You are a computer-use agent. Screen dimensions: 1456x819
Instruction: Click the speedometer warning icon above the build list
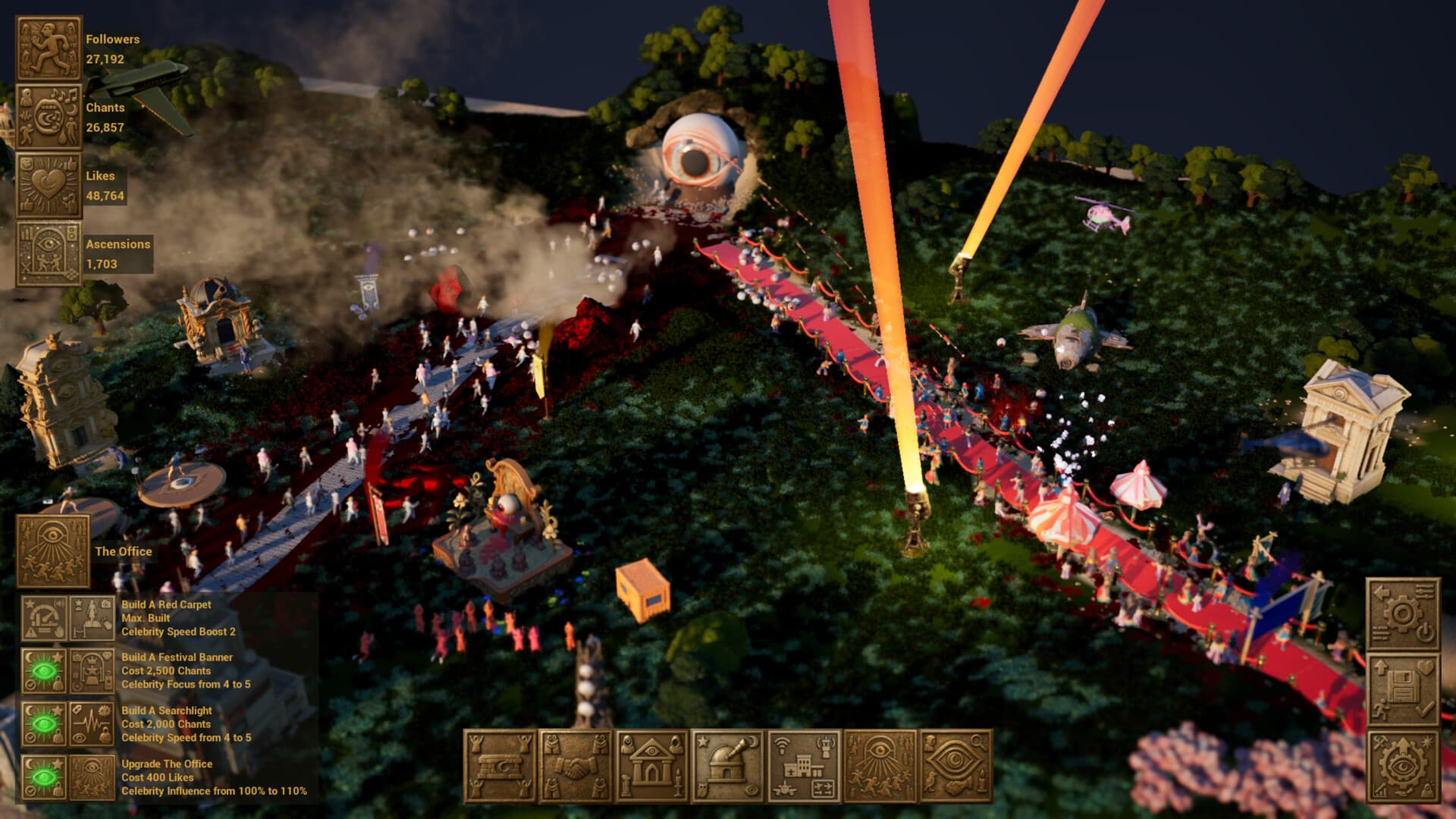42,617
